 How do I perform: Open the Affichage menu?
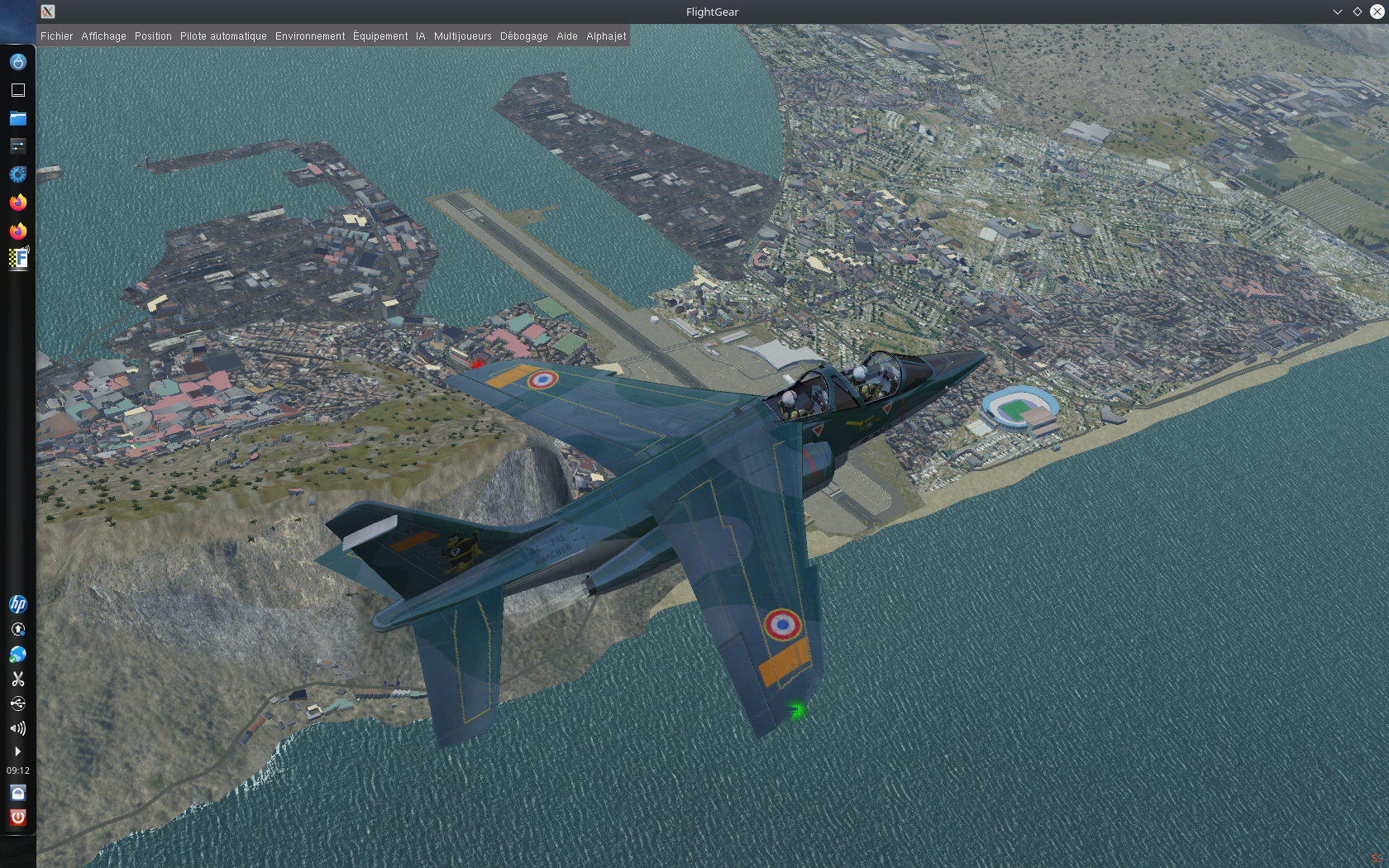(103, 36)
